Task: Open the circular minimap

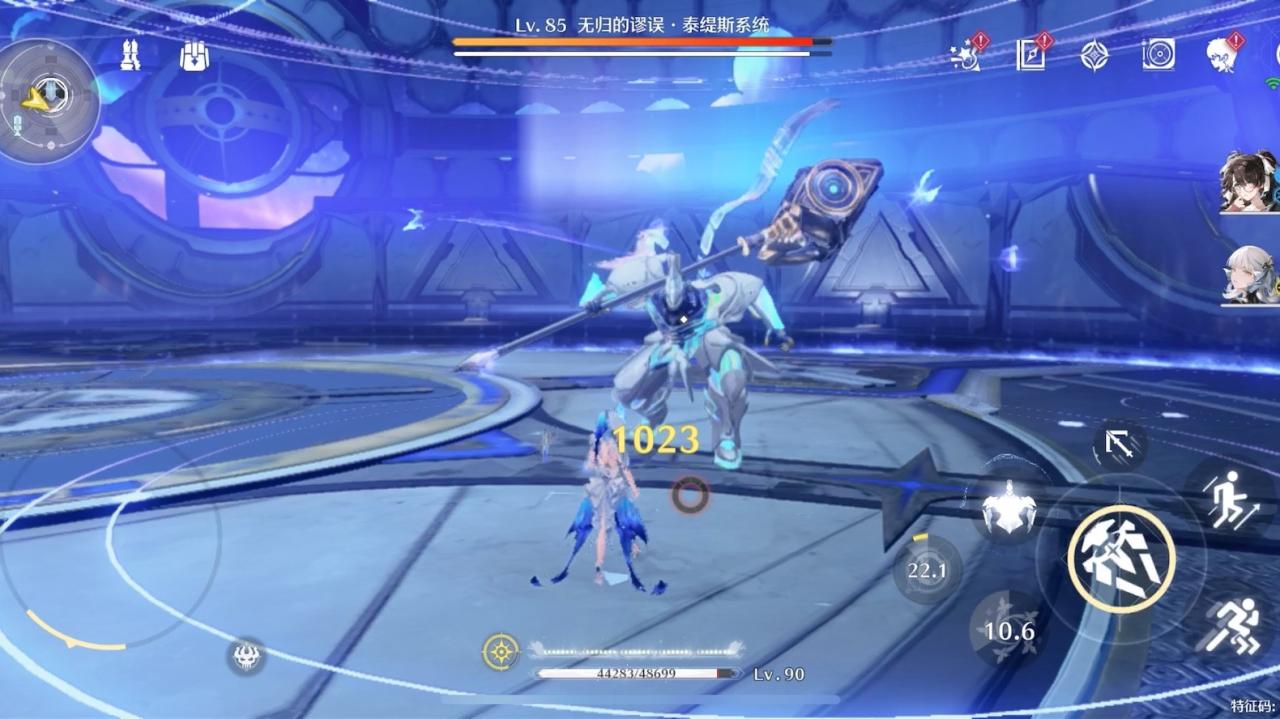Action: 48,97
